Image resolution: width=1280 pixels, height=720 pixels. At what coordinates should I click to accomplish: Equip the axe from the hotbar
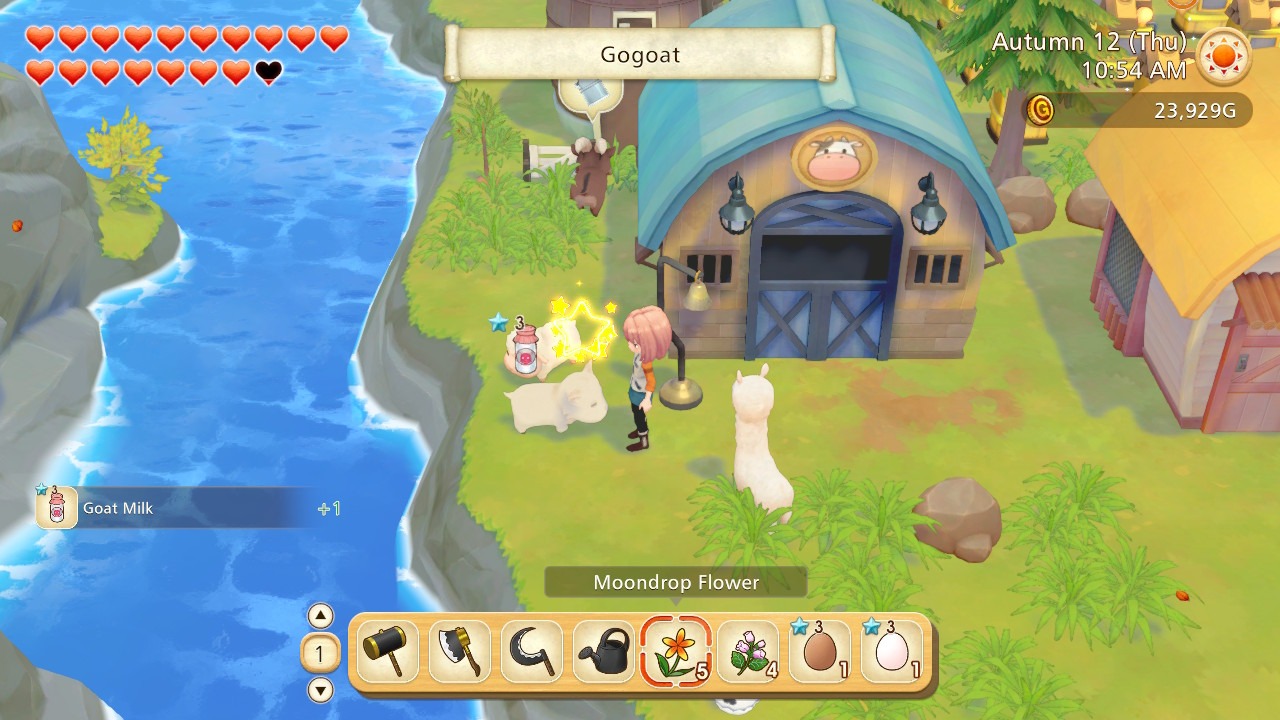pos(460,652)
